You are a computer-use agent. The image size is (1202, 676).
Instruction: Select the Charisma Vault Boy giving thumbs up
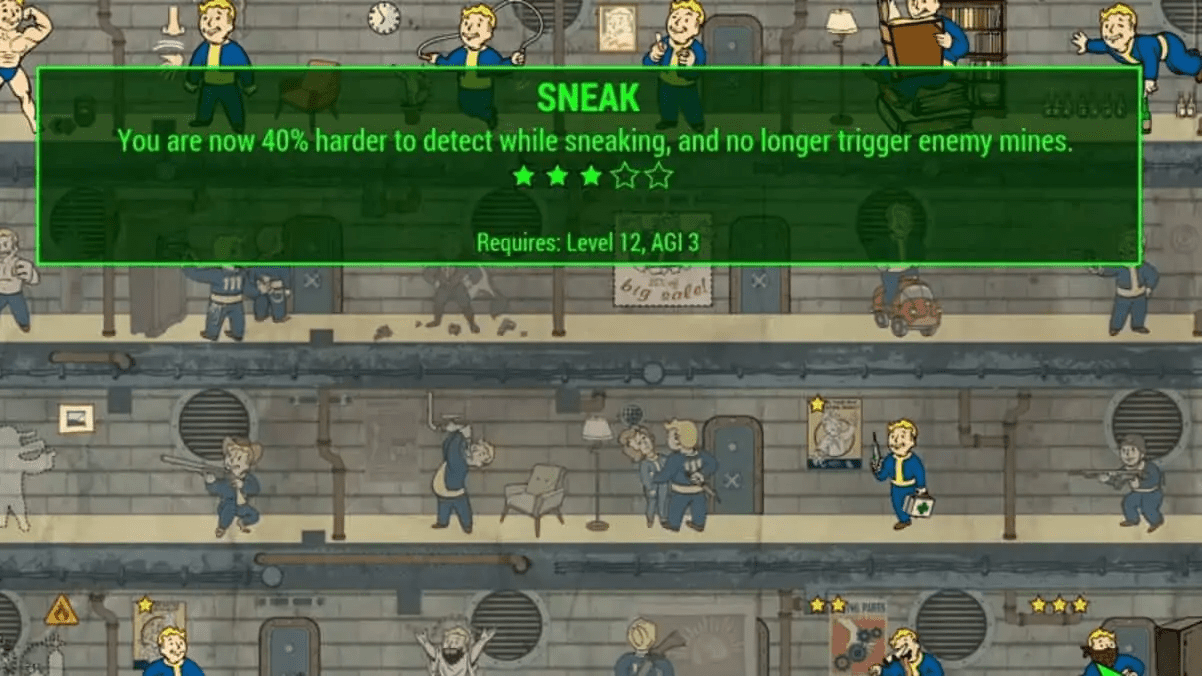678,50
